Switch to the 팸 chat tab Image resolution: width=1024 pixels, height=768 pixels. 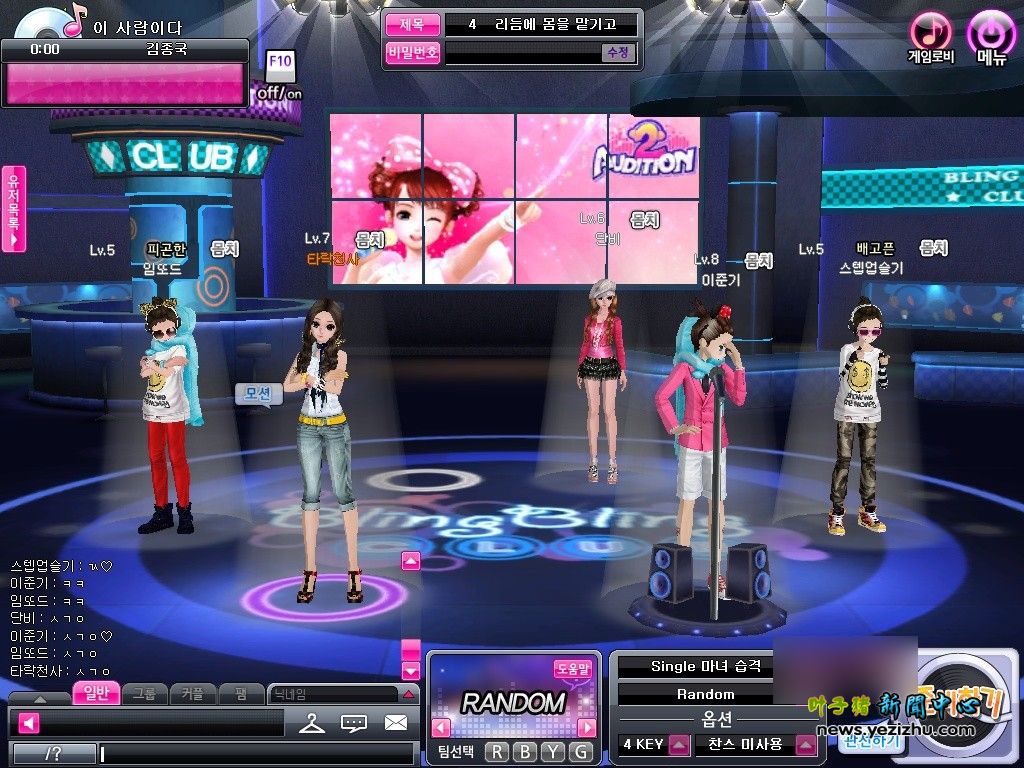(241, 693)
